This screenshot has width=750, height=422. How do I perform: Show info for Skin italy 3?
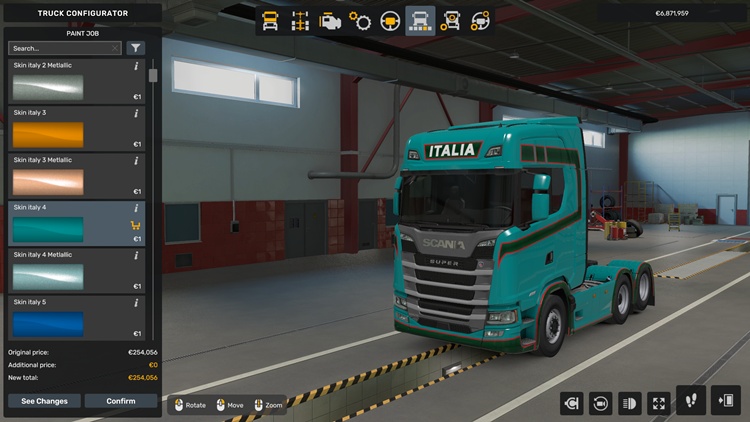coord(137,113)
